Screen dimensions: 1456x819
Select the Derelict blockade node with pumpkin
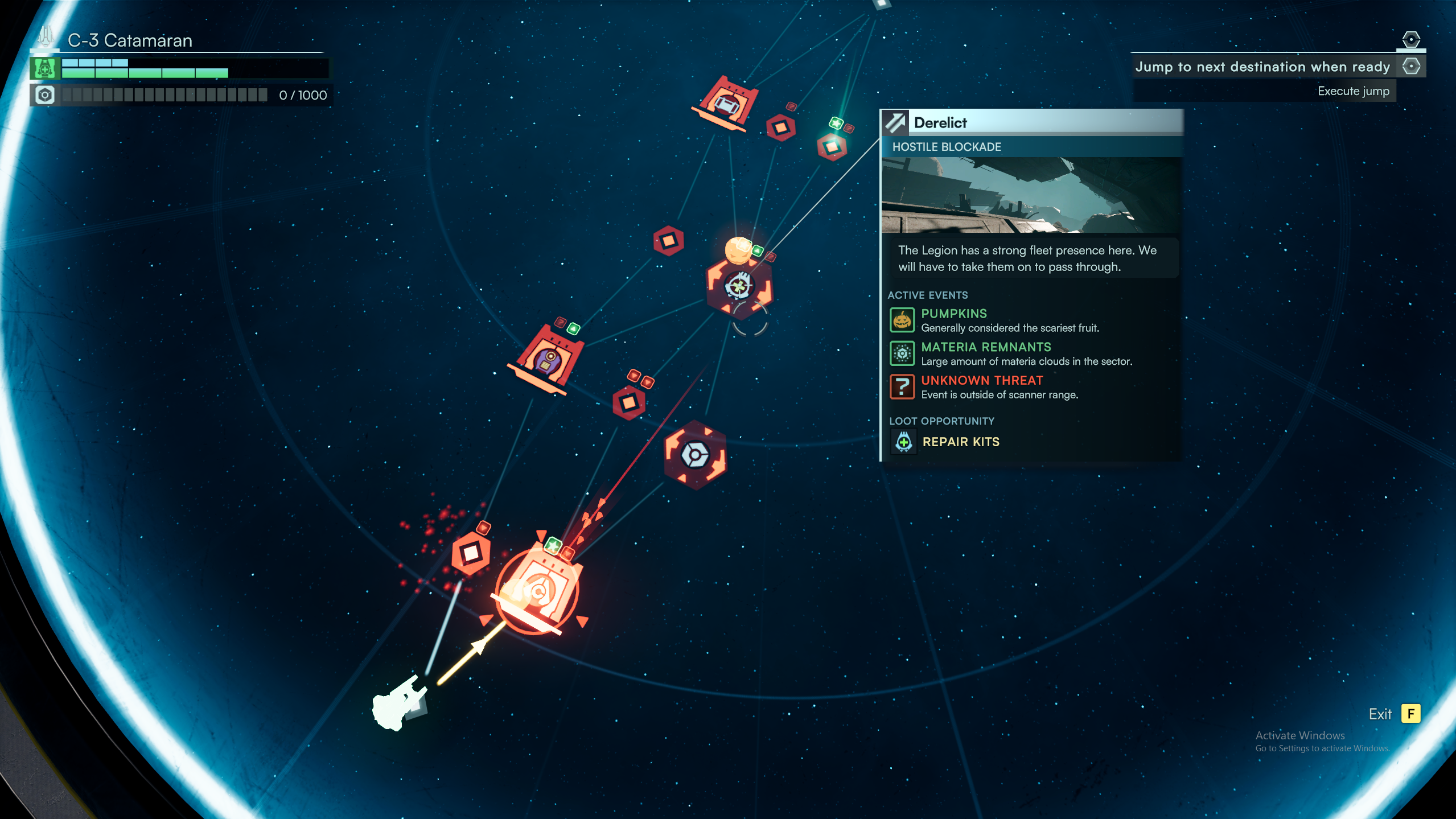pyautogui.click(x=739, y=284)
